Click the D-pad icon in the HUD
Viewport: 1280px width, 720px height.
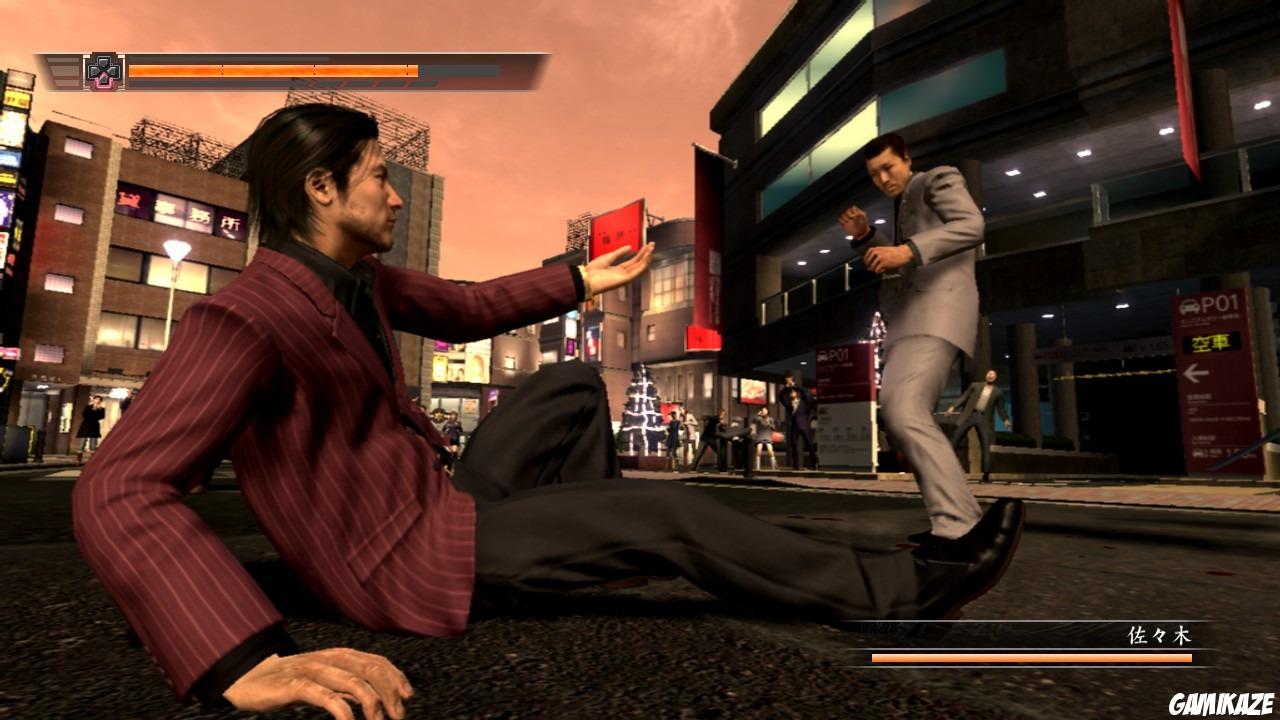click(103, 70)
